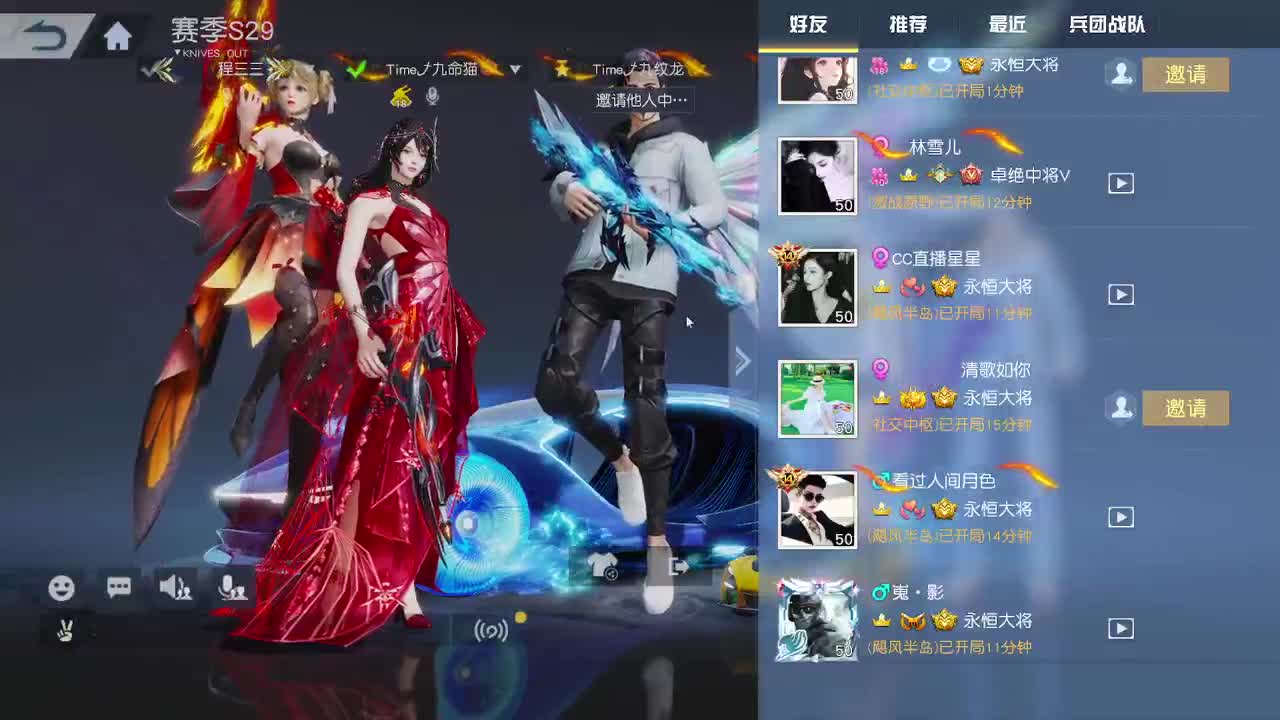1280x720 pixels.
Task: Spectate 林雪儿's match via the play icon
Action: coord(1119,184)
